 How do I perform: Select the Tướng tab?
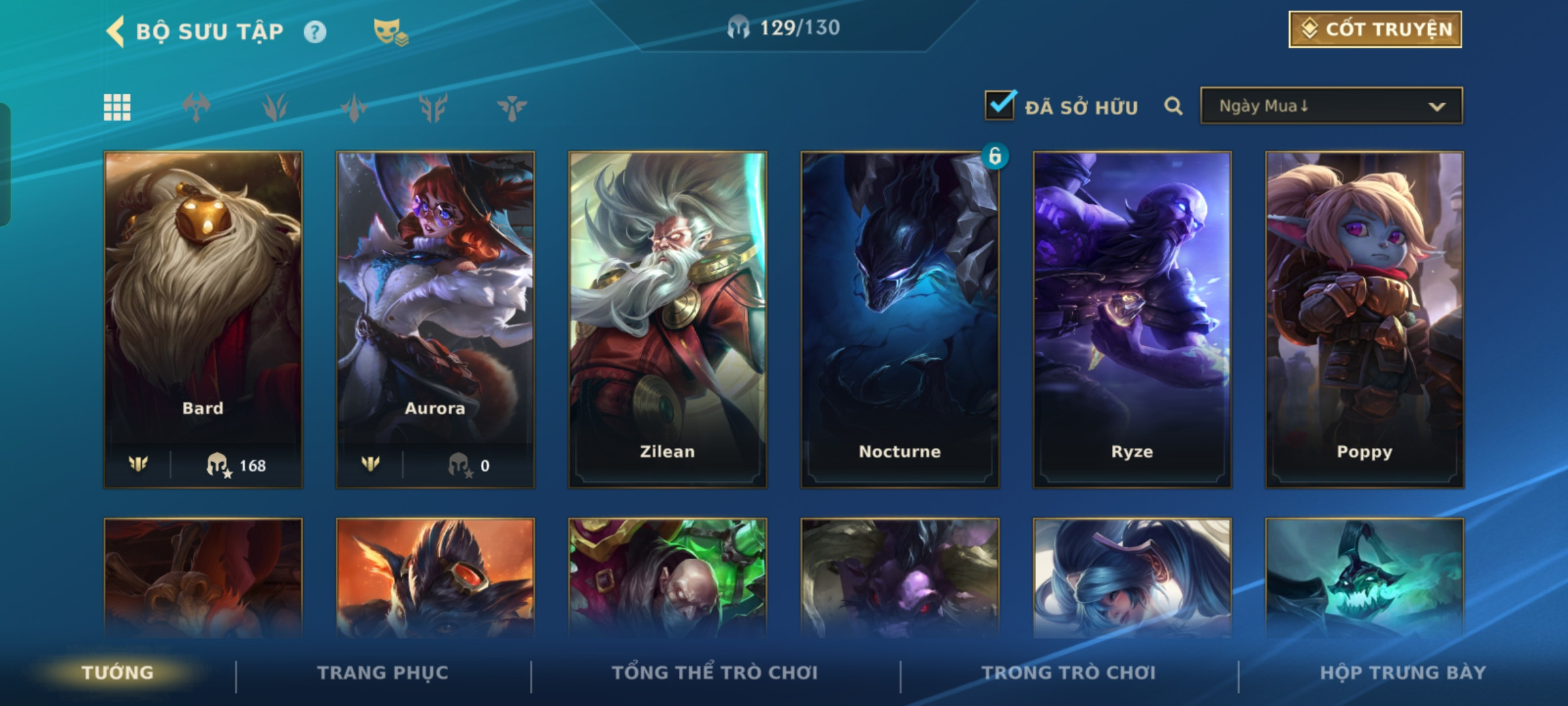tap(118, 673)
